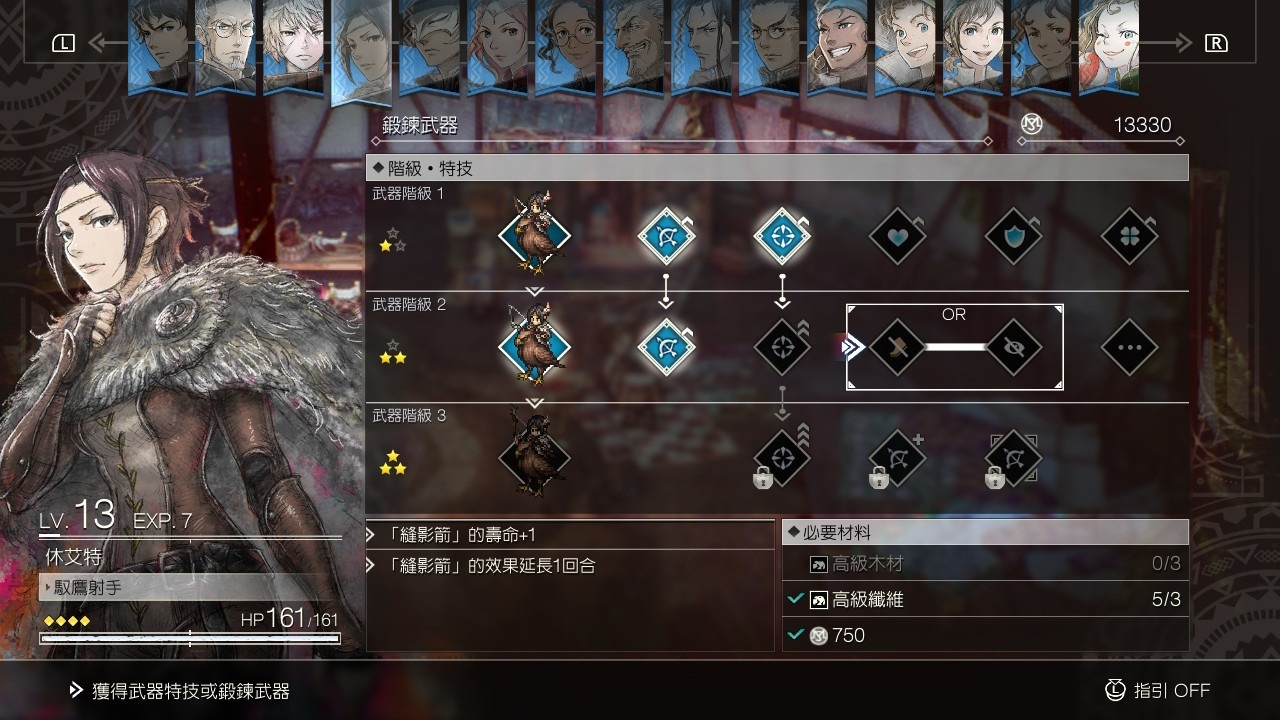Select the bow skill icon in weapon tier 1
The width and height of the screenshot is (1280, 720).
[x=665, y=236]
